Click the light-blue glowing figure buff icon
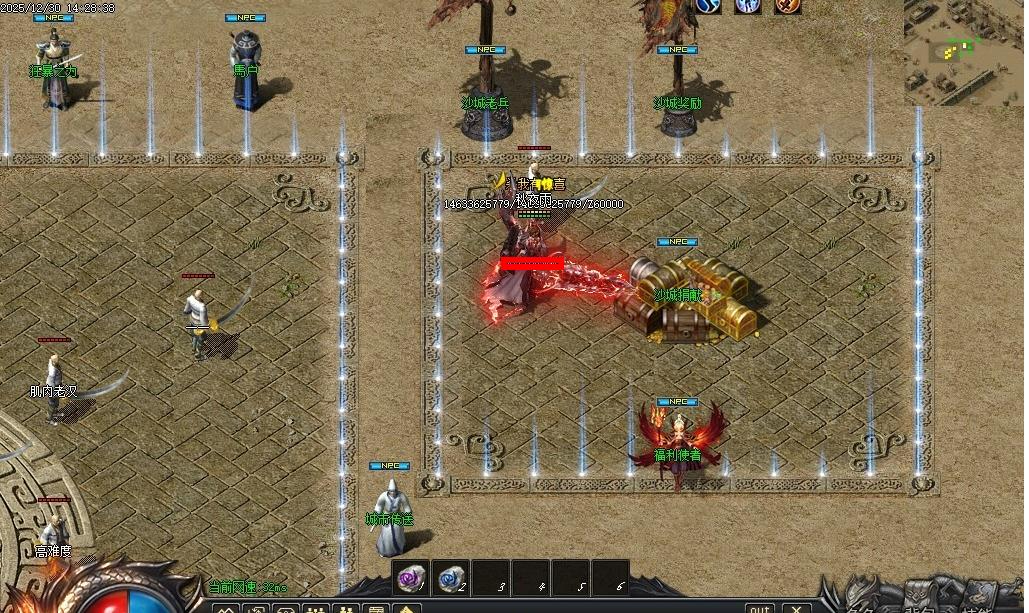Screen dimensions: 1029x613 click(748, 6)
